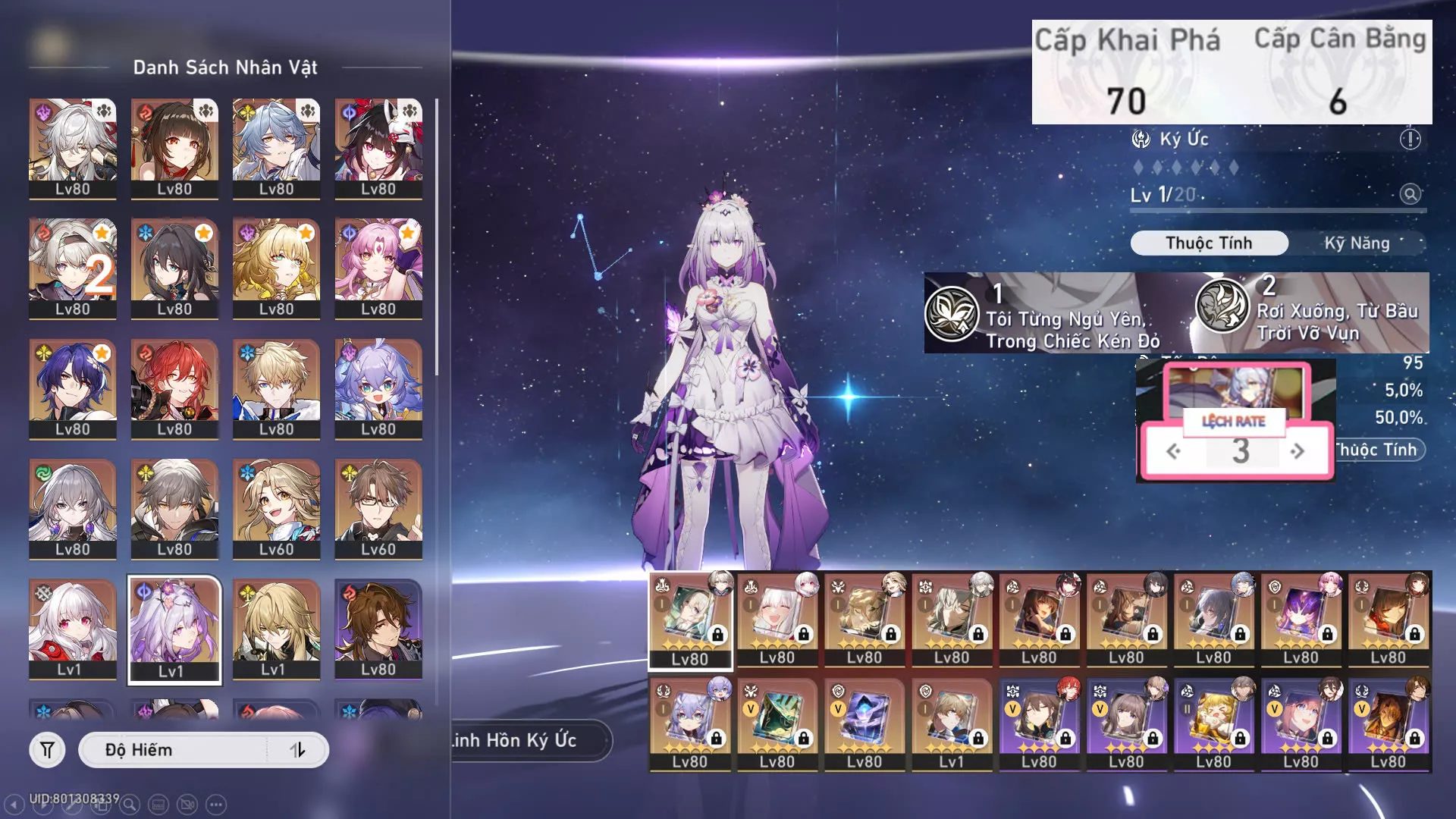The height and width of the screenshot is (819, 1456).
Task: Pick the pink-haired Lv80 character with star
Action: 378,268
